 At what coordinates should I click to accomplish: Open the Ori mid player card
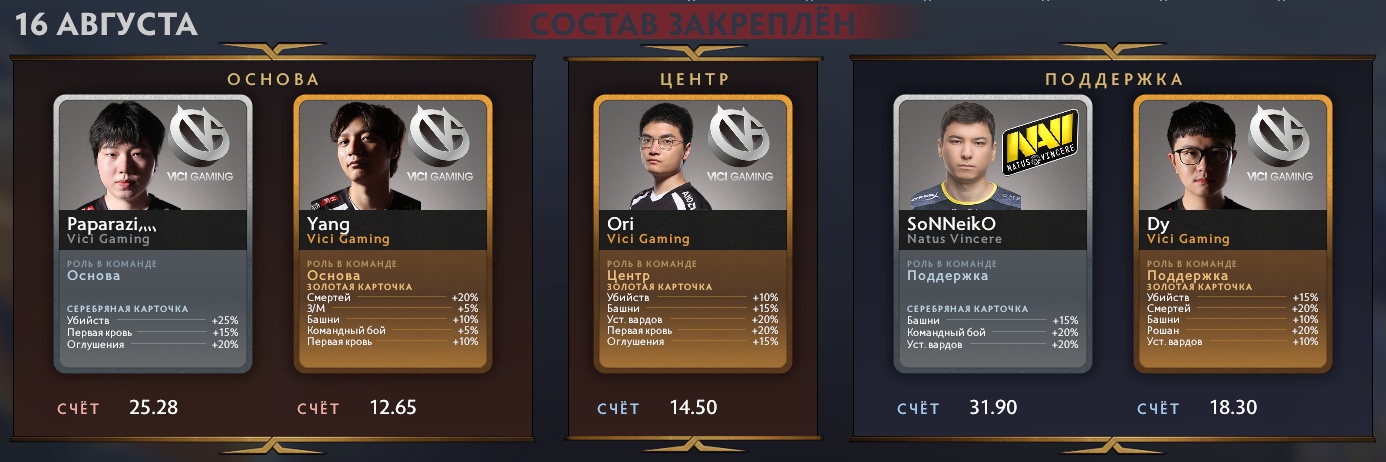coord(692,234)
